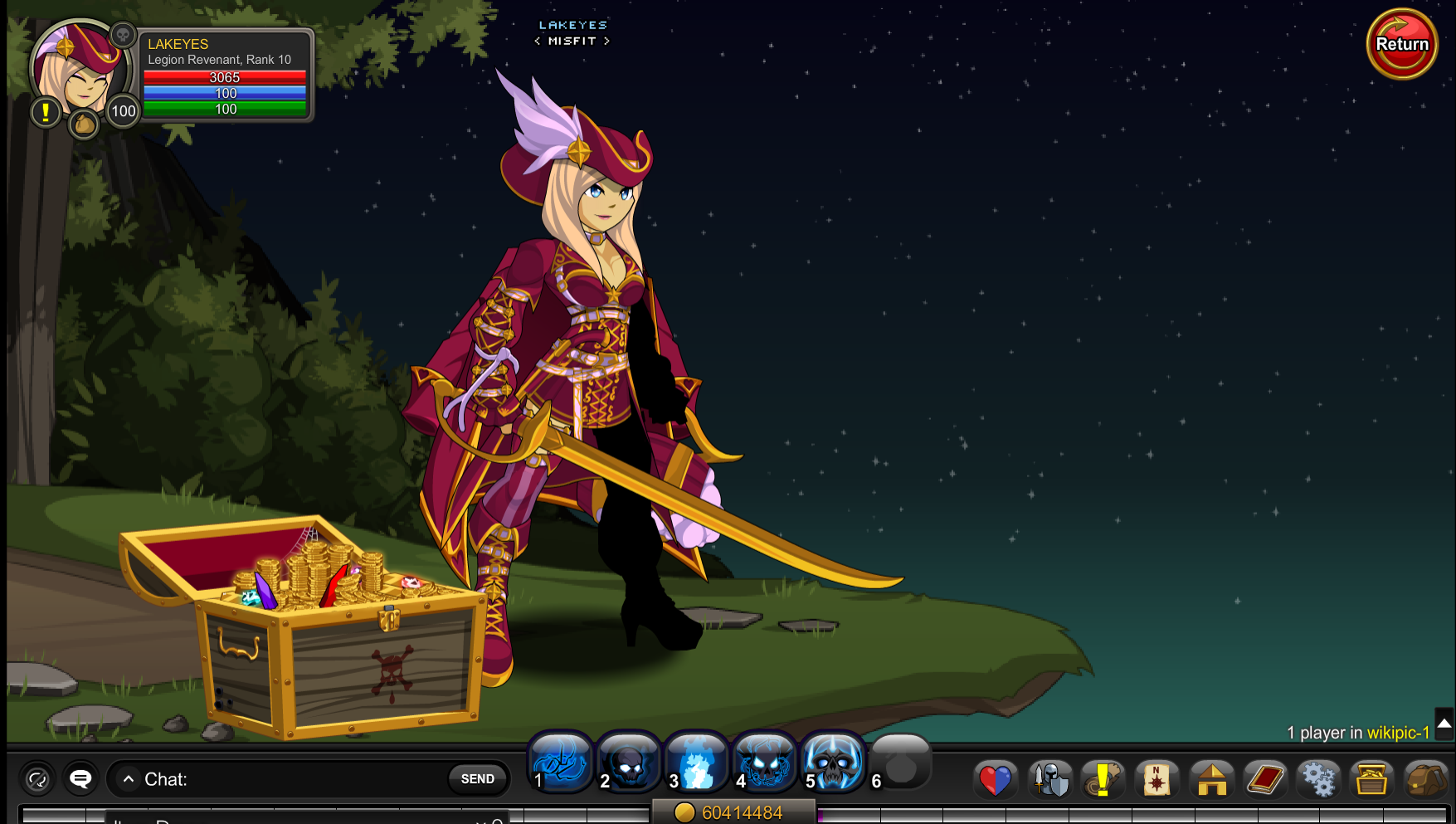The height and width of the screenshot is (824, 1456).
Task: Show the world map compass icon
Action: coord(1157,780)
